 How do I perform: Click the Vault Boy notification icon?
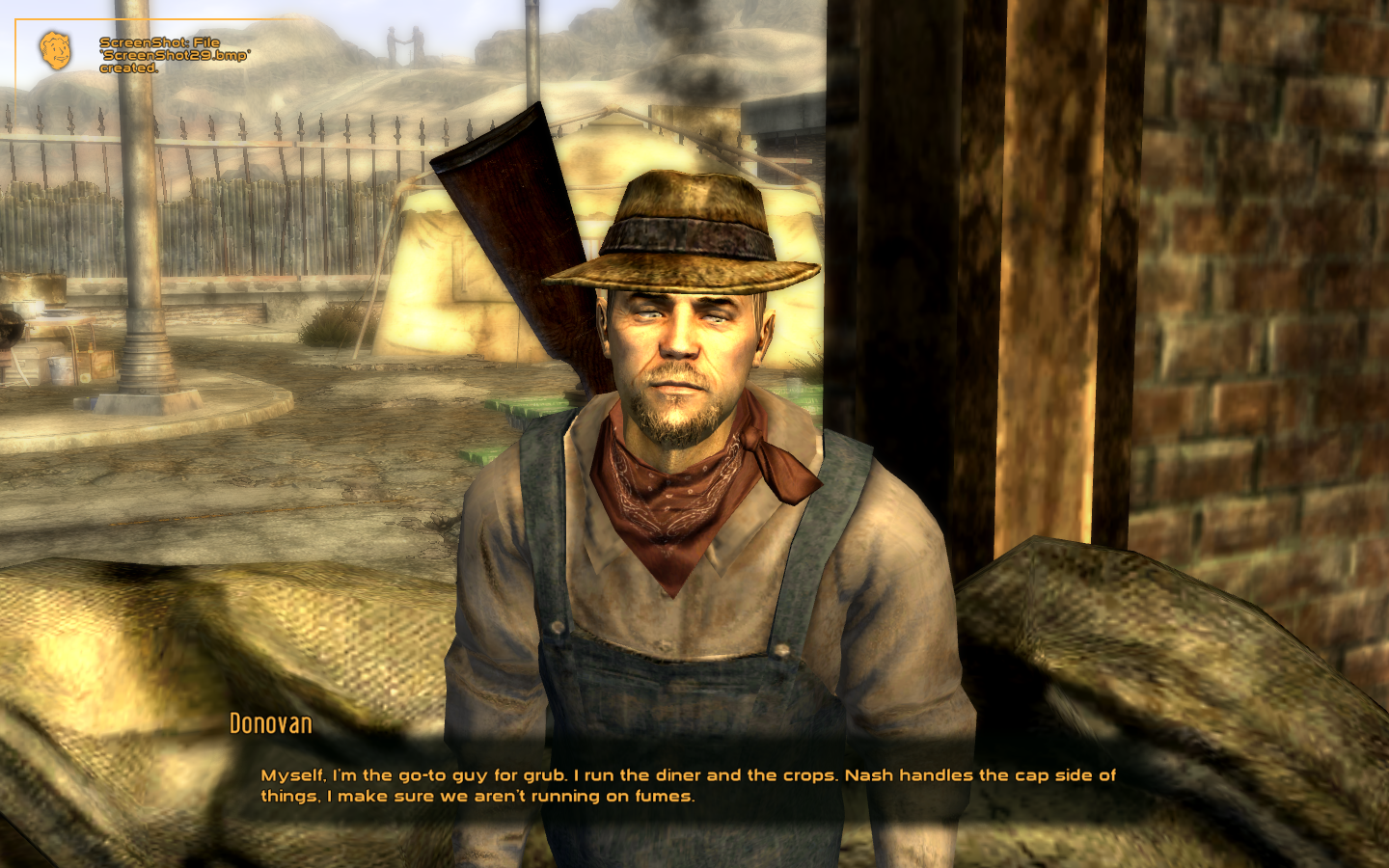tap(55, 51)
